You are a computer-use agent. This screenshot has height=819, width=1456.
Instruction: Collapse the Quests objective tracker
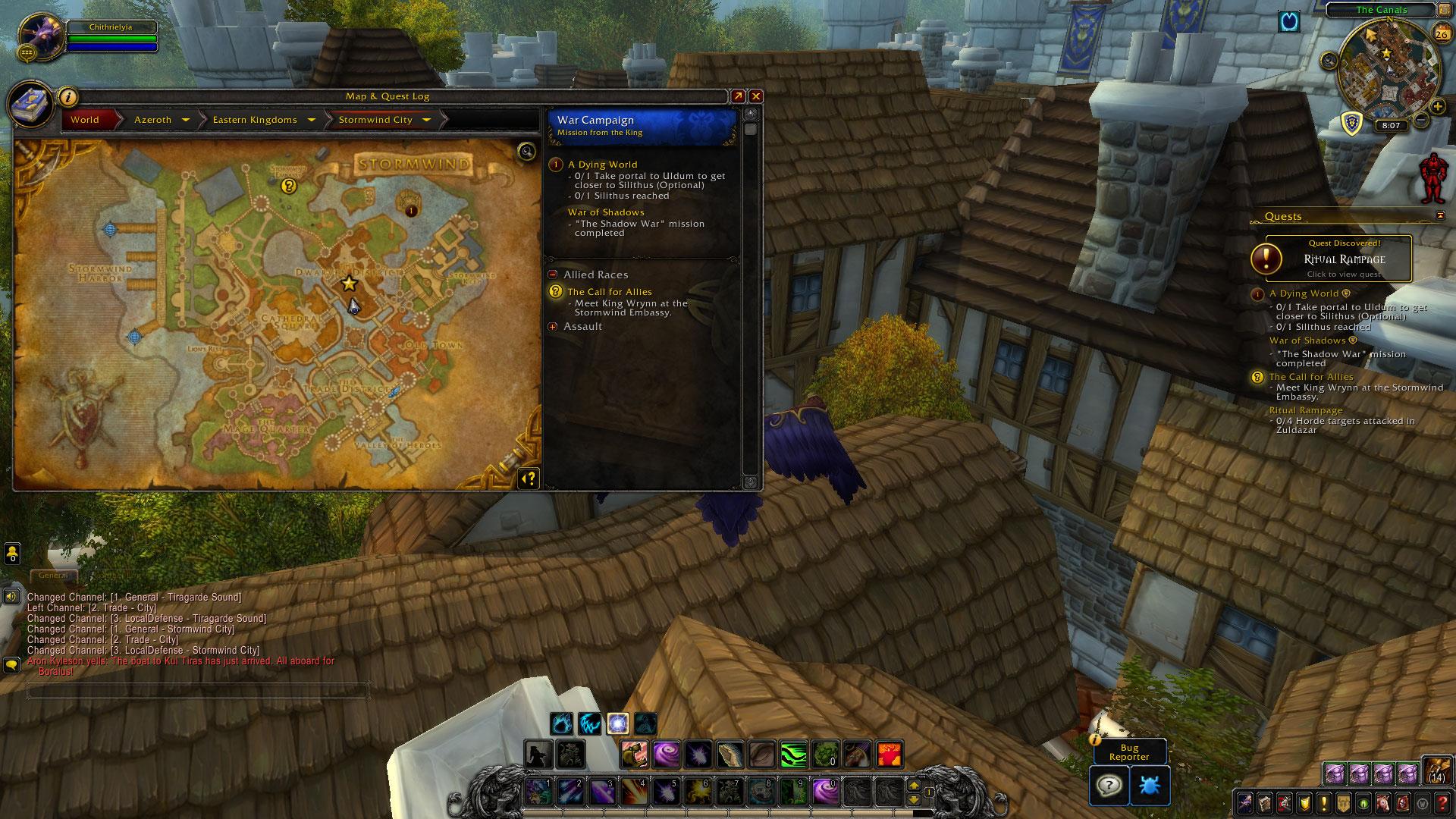click(x=1440, y=216)
